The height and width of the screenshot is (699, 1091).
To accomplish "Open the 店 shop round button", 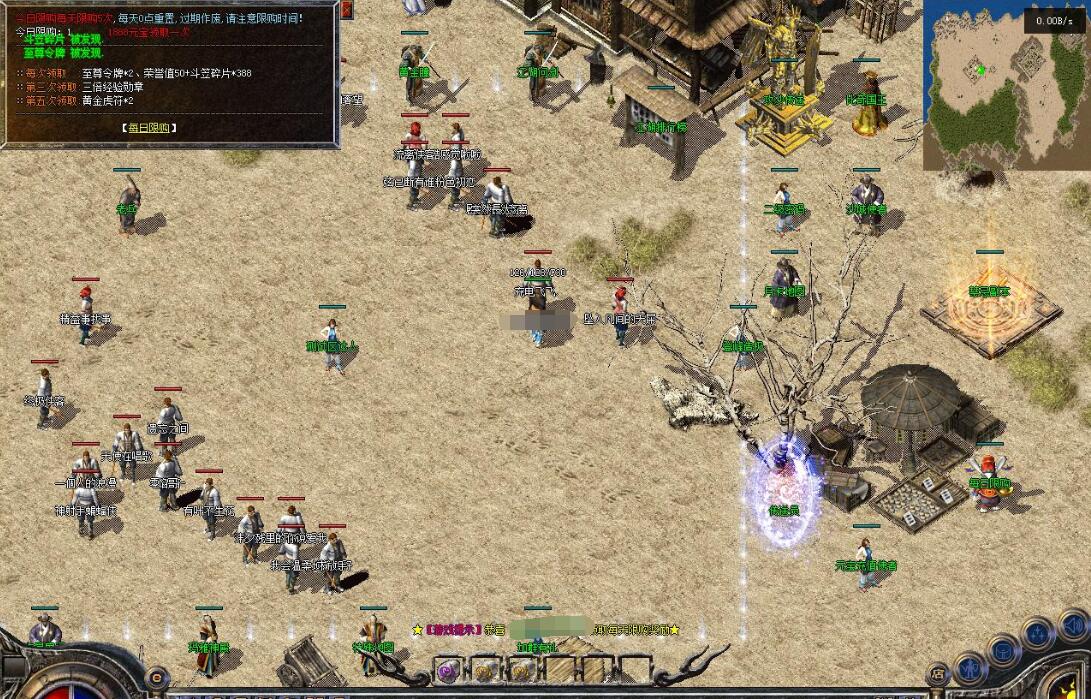I will 937,676.
